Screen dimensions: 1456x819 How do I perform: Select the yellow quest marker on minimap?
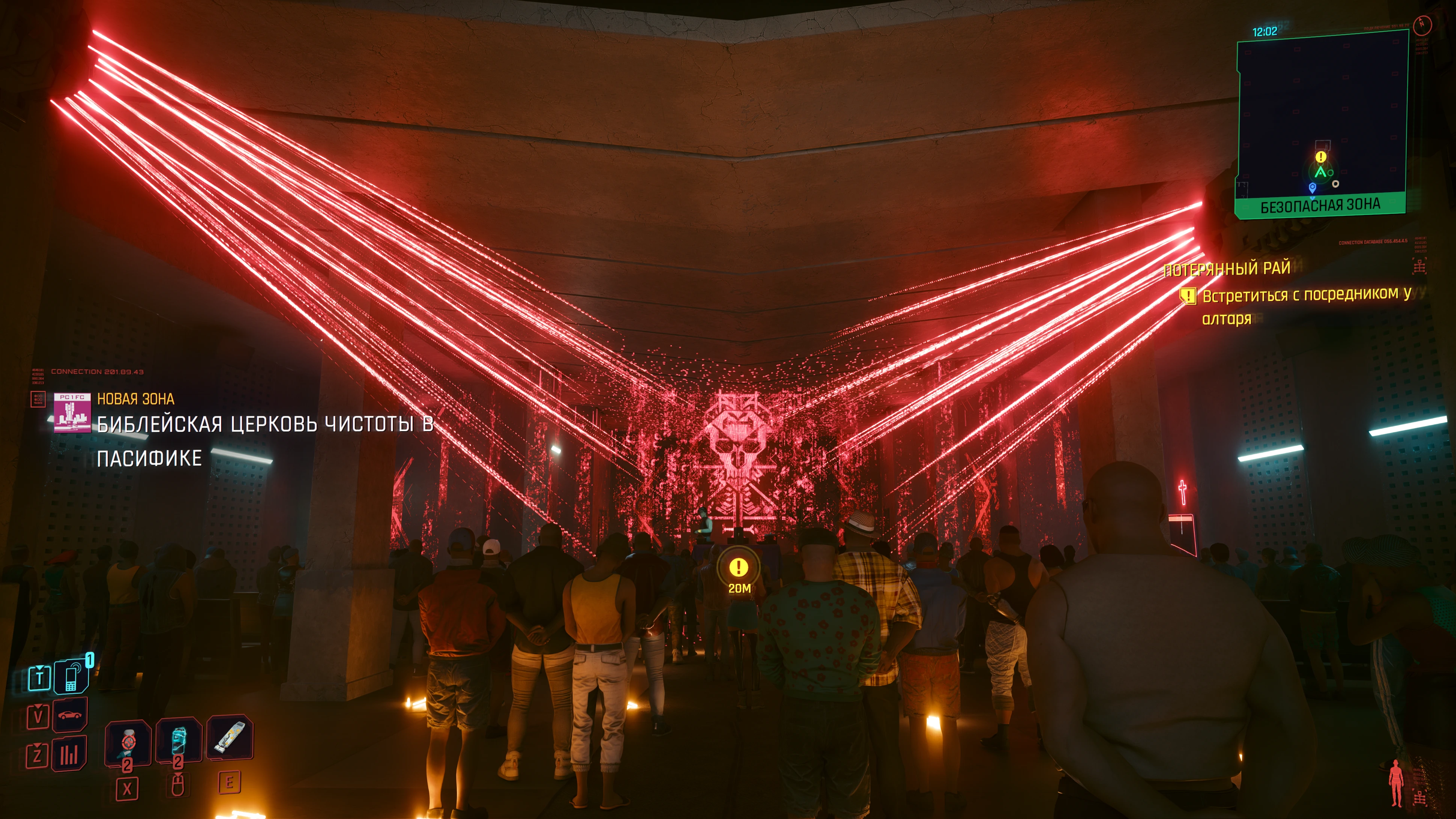click(1320, 157)
